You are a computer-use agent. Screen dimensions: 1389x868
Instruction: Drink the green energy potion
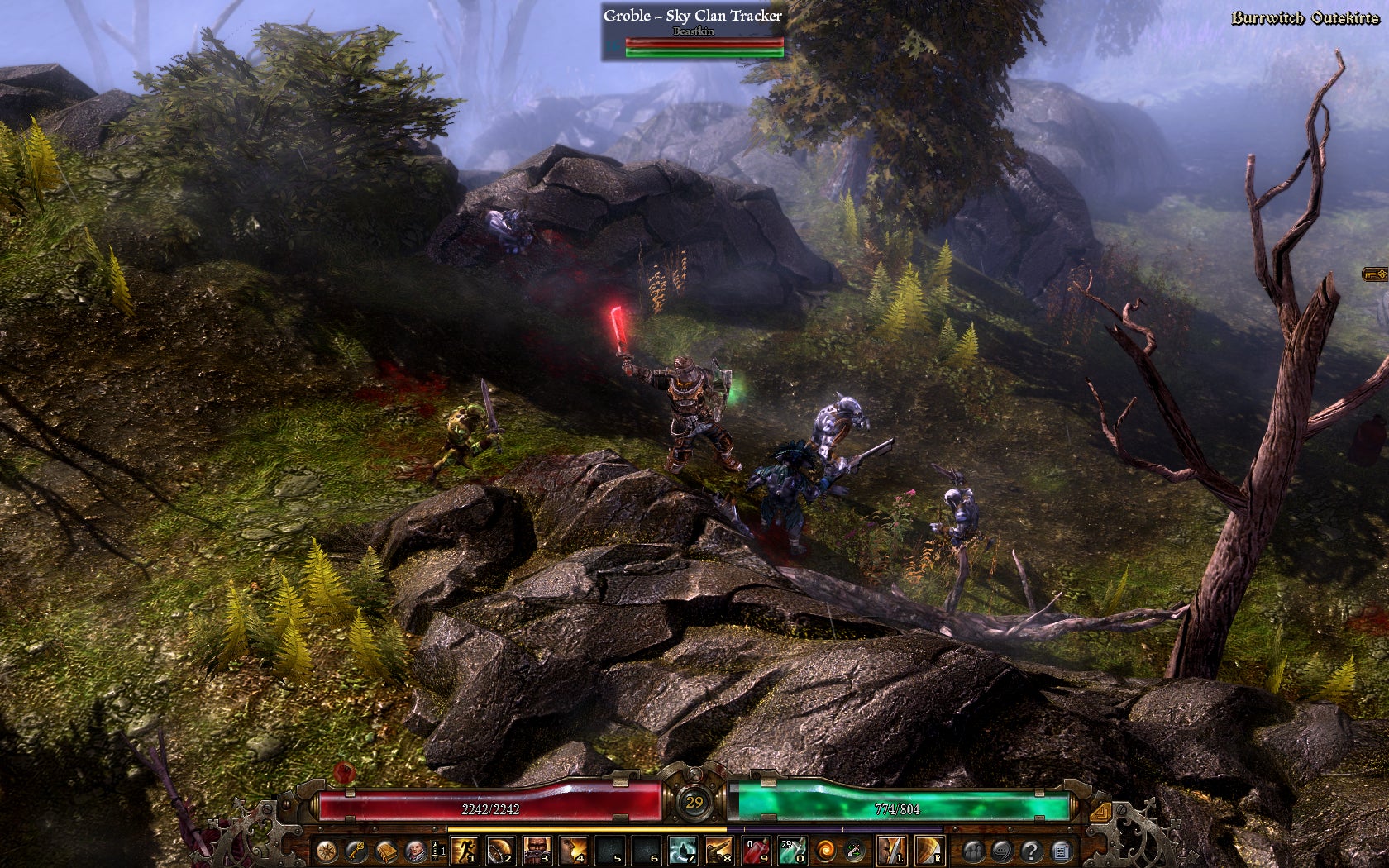pyautogui.click(x=792, y=851)
